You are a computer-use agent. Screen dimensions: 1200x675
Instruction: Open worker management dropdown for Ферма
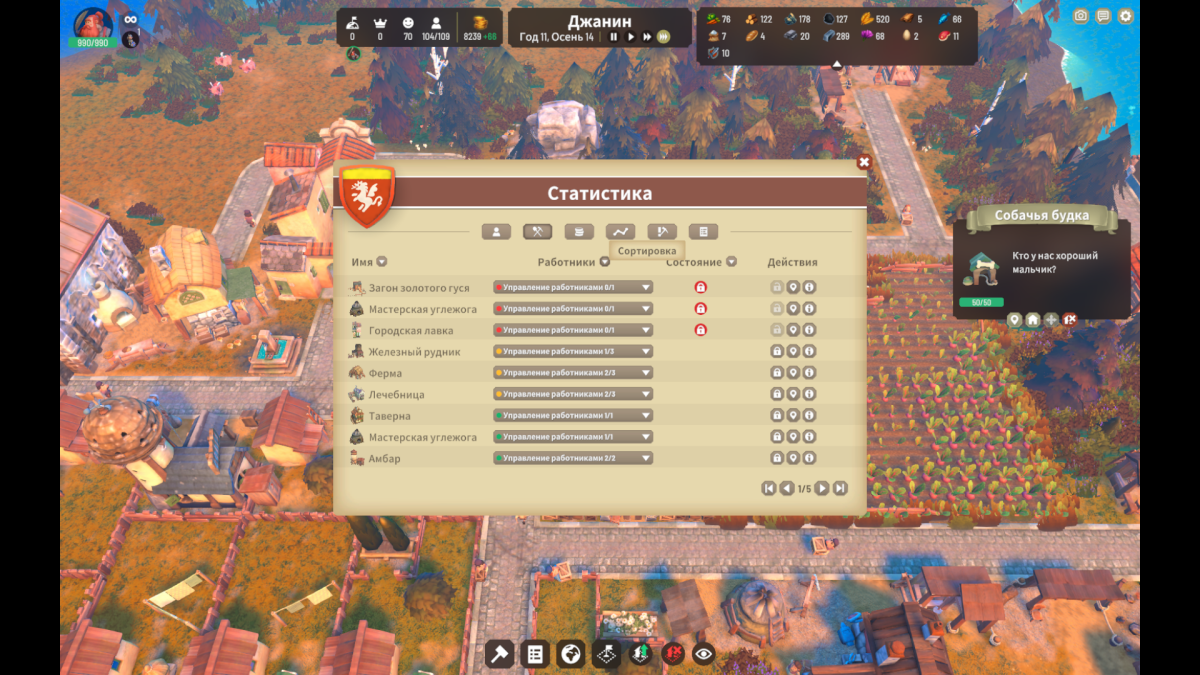point(573,373)
